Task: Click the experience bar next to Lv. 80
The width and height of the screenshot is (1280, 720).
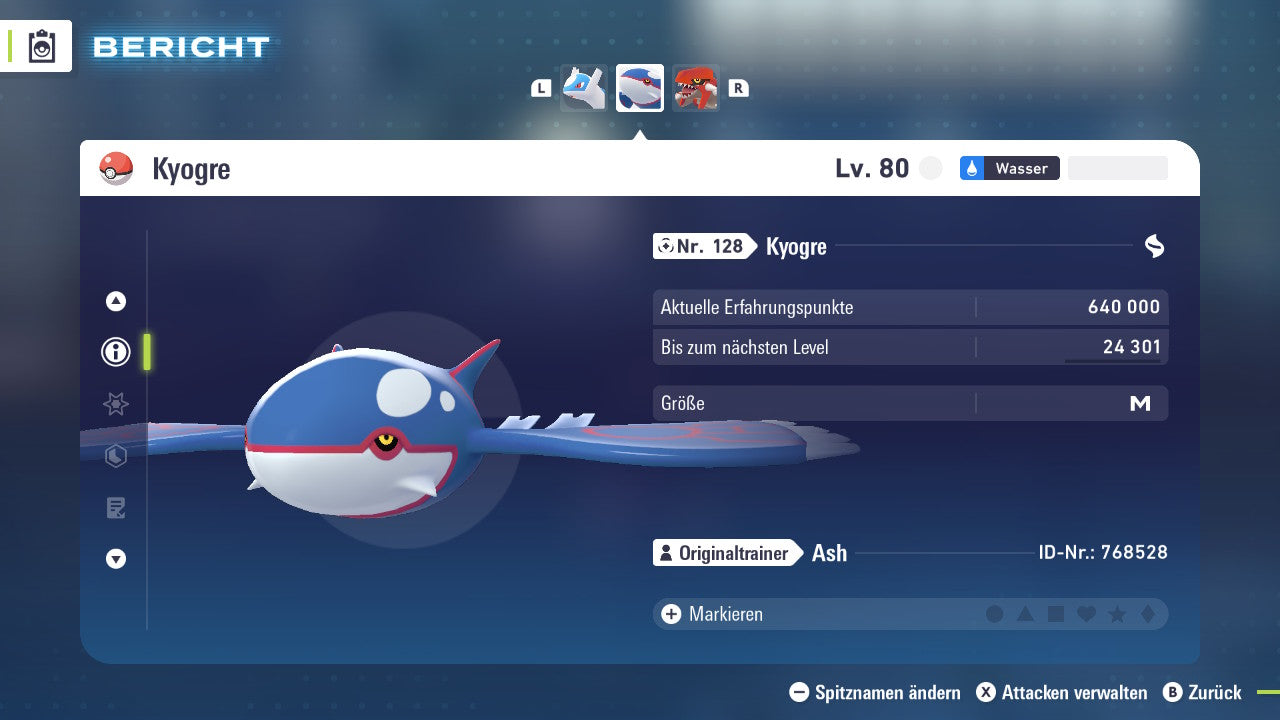Action: [1117, 168]
